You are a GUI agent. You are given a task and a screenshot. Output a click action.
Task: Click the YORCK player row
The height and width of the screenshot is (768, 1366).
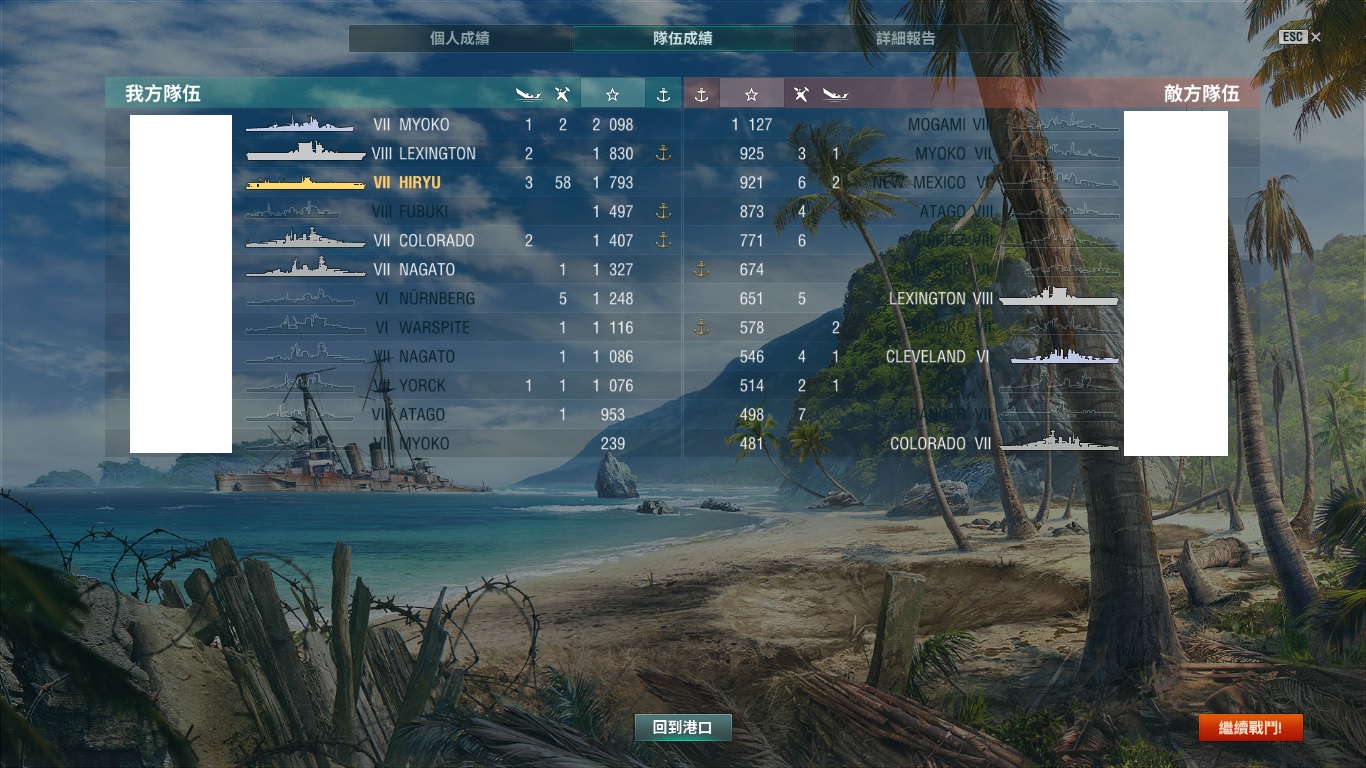click(x=422, y=386)
